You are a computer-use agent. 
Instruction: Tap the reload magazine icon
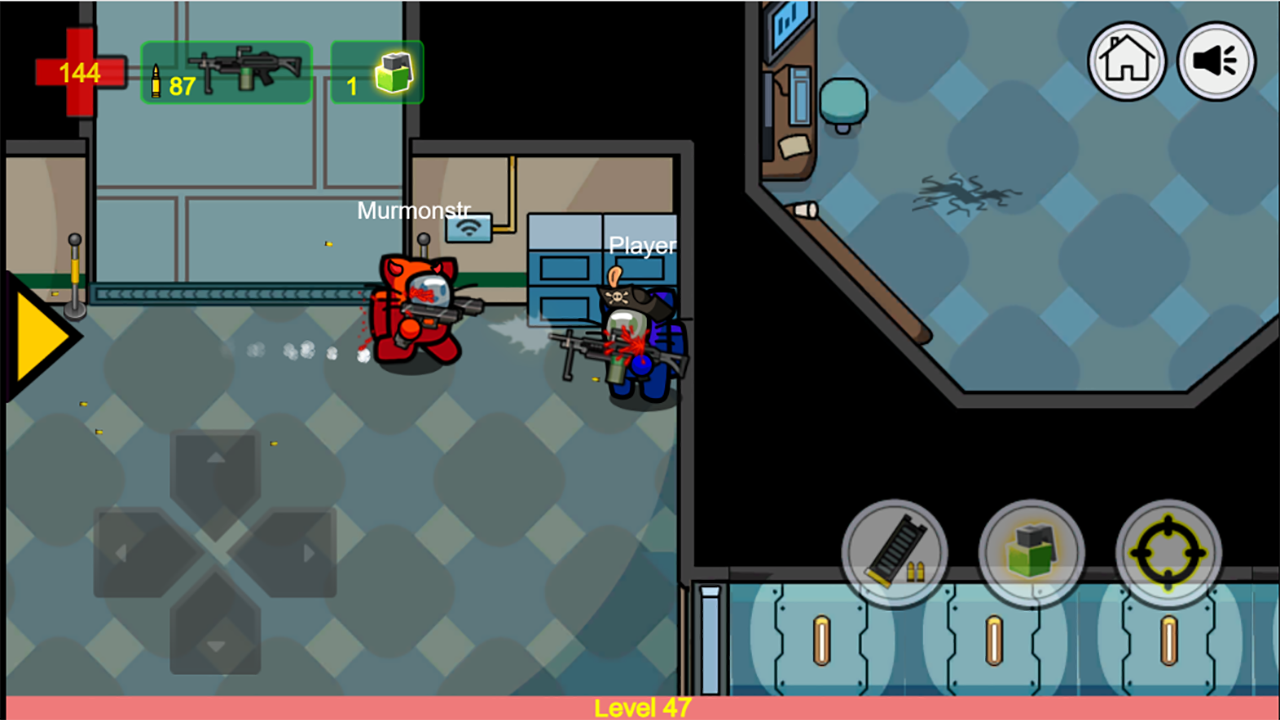click(895, 550)
